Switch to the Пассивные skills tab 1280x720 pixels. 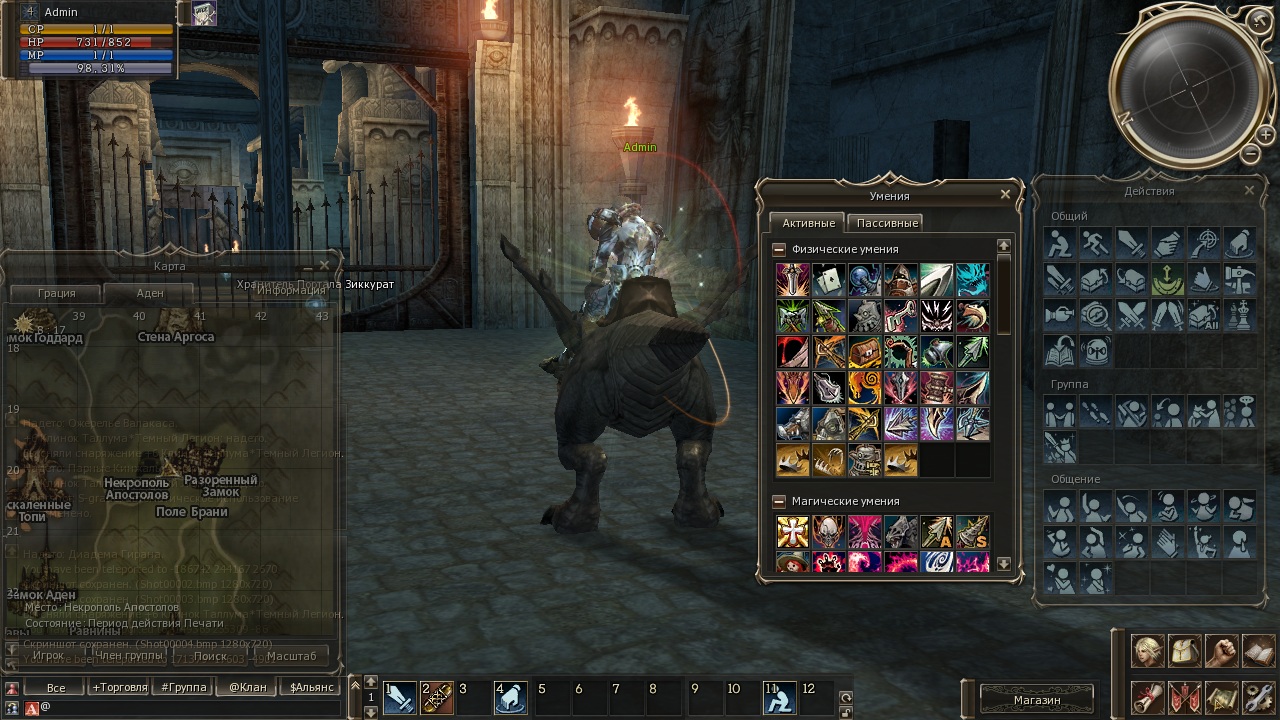click(x=887, y=223)
